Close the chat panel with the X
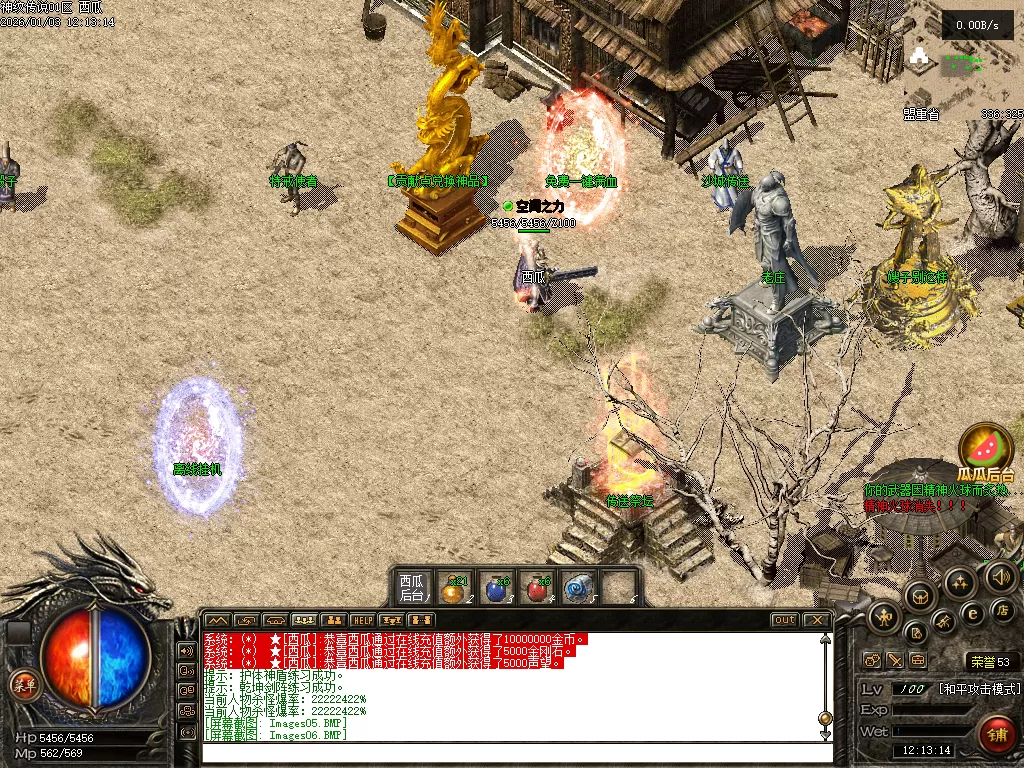Image resolution: width=1024 pixels, height=768 pixels. tap(816, 620)
